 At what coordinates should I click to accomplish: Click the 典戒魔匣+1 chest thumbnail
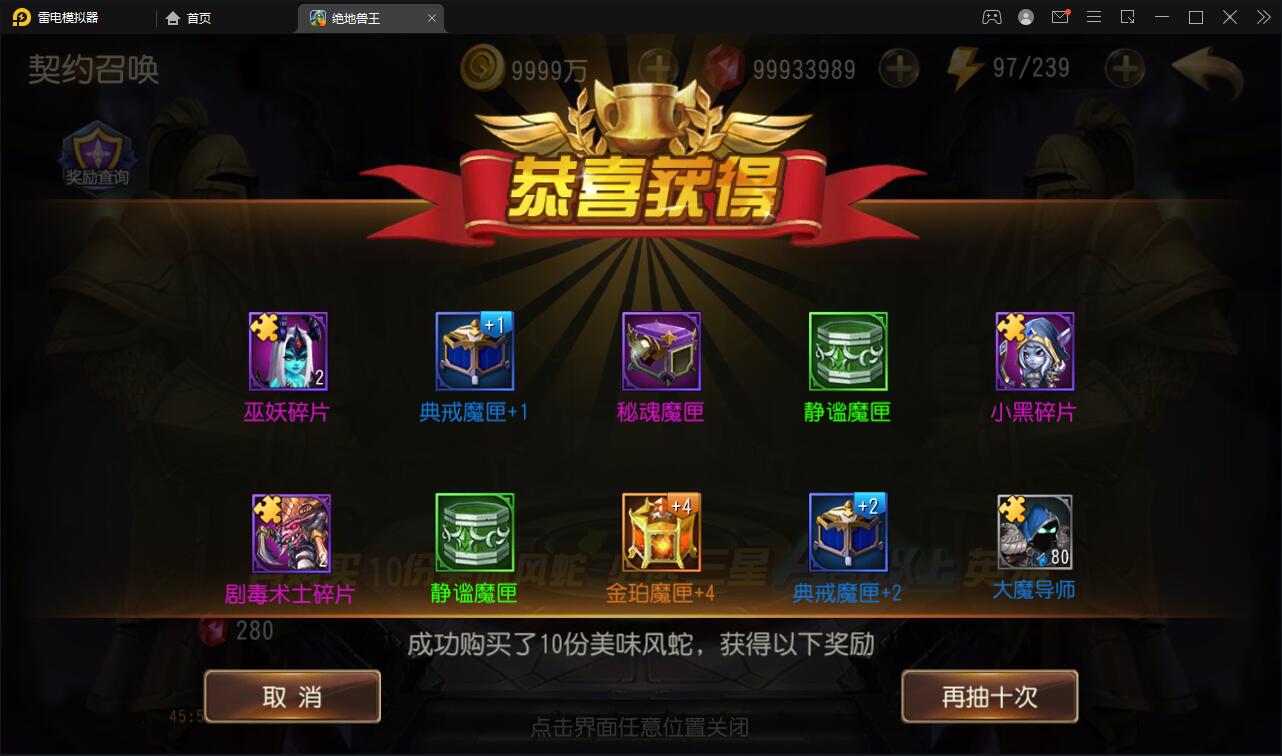[474, 351]
